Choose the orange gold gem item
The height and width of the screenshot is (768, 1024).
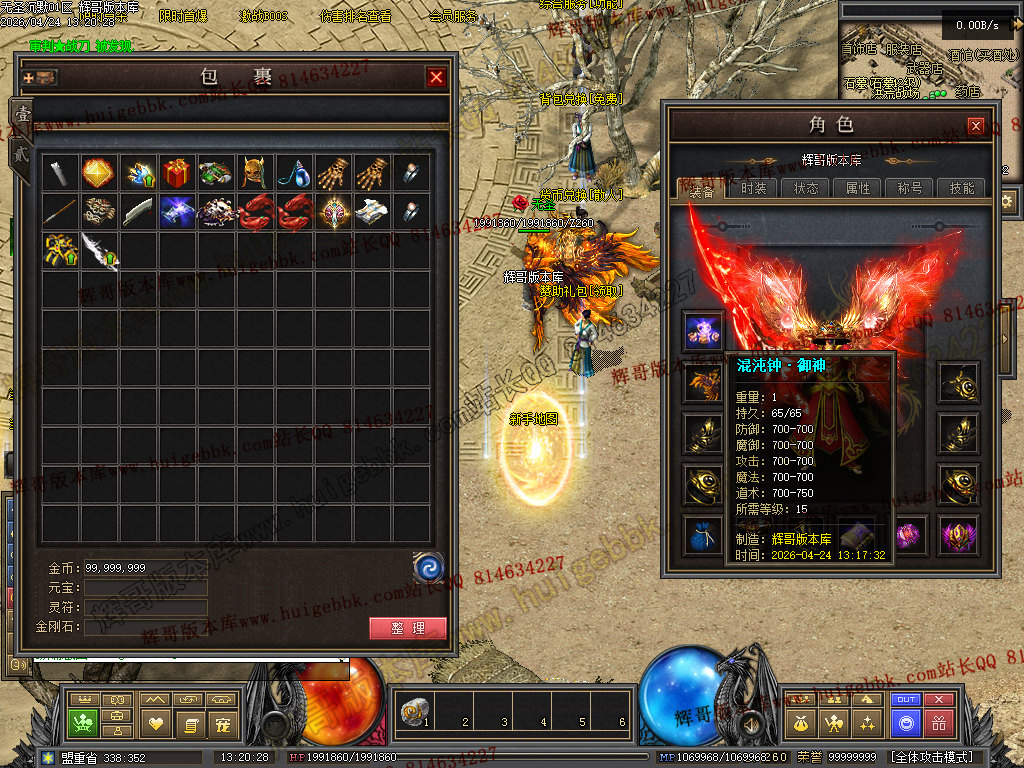[98, 173]
